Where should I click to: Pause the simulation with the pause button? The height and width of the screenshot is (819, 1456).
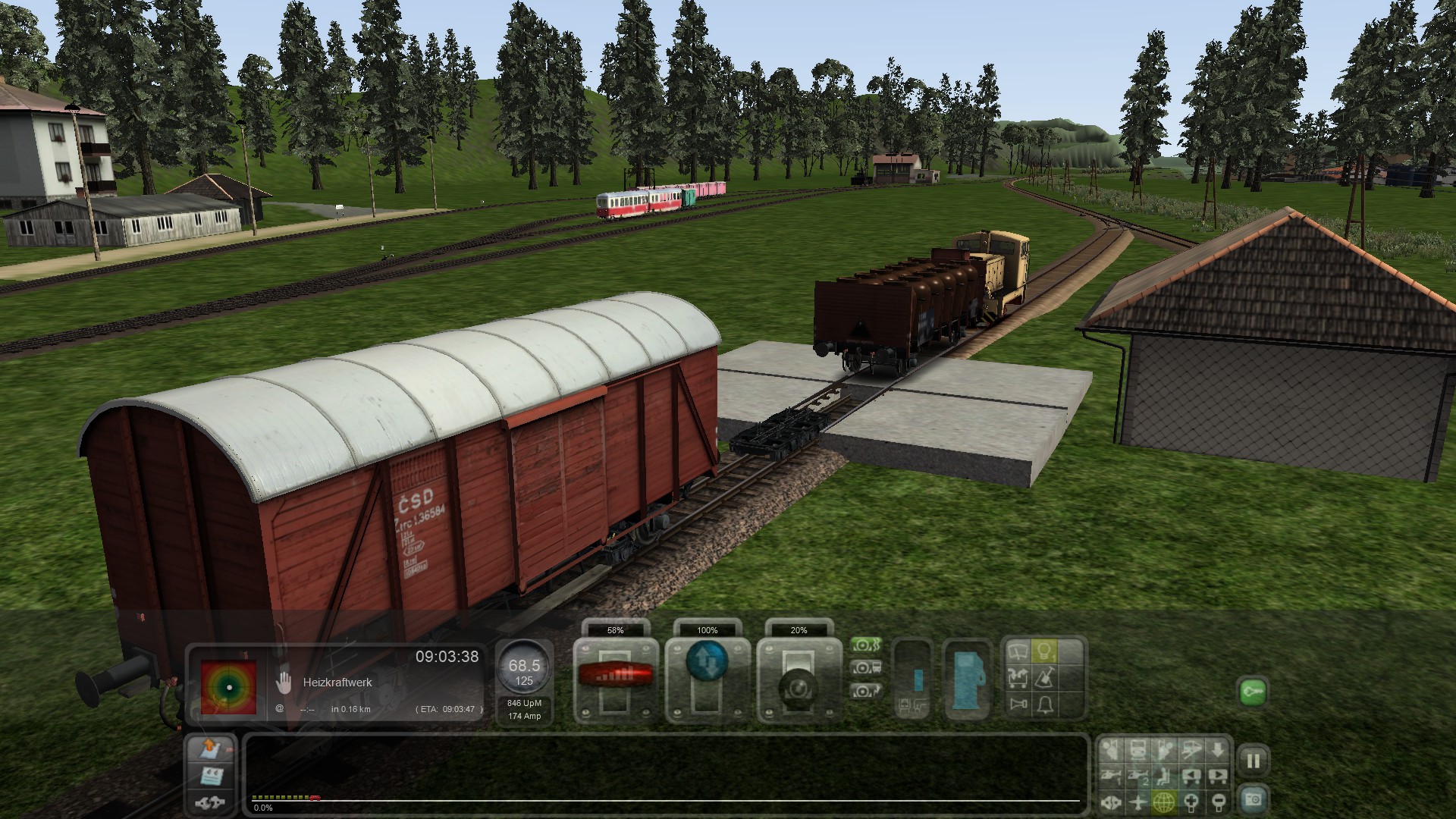(x=1253, y=761)
